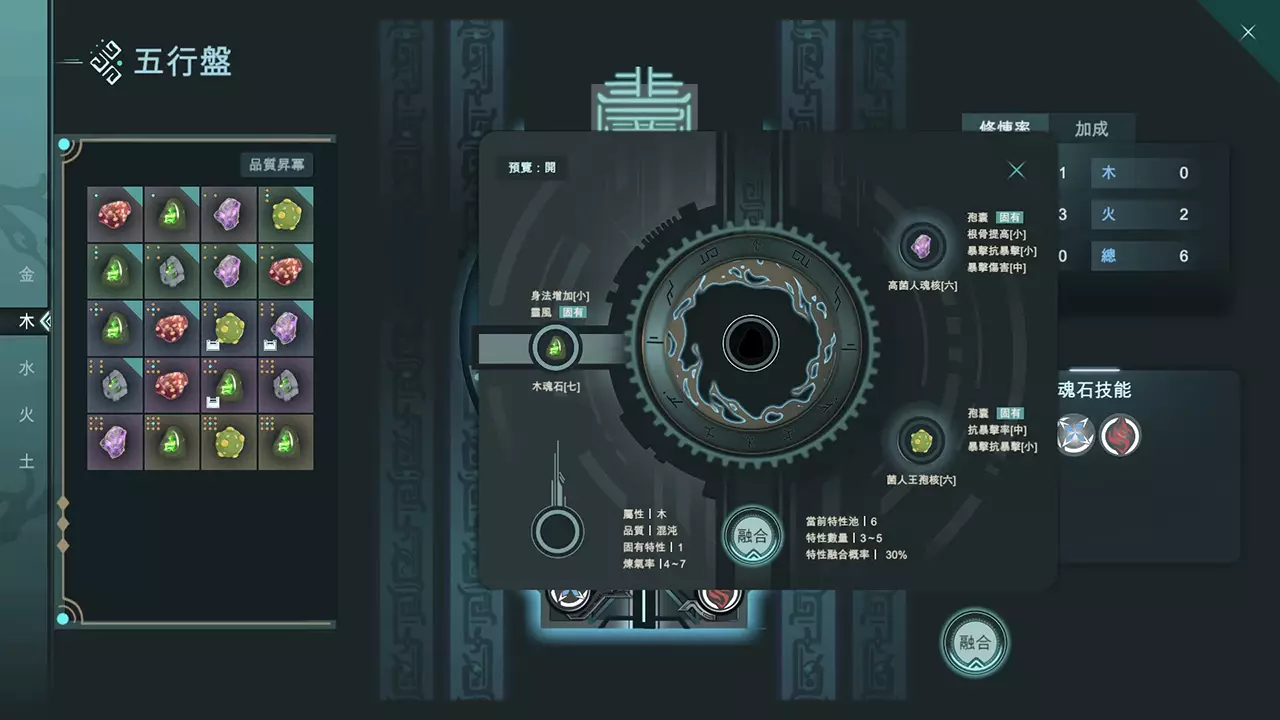Click the empty circular result slot
Image resolution: width=1280 pixels, height=720 pixels.
click(557, 531)
